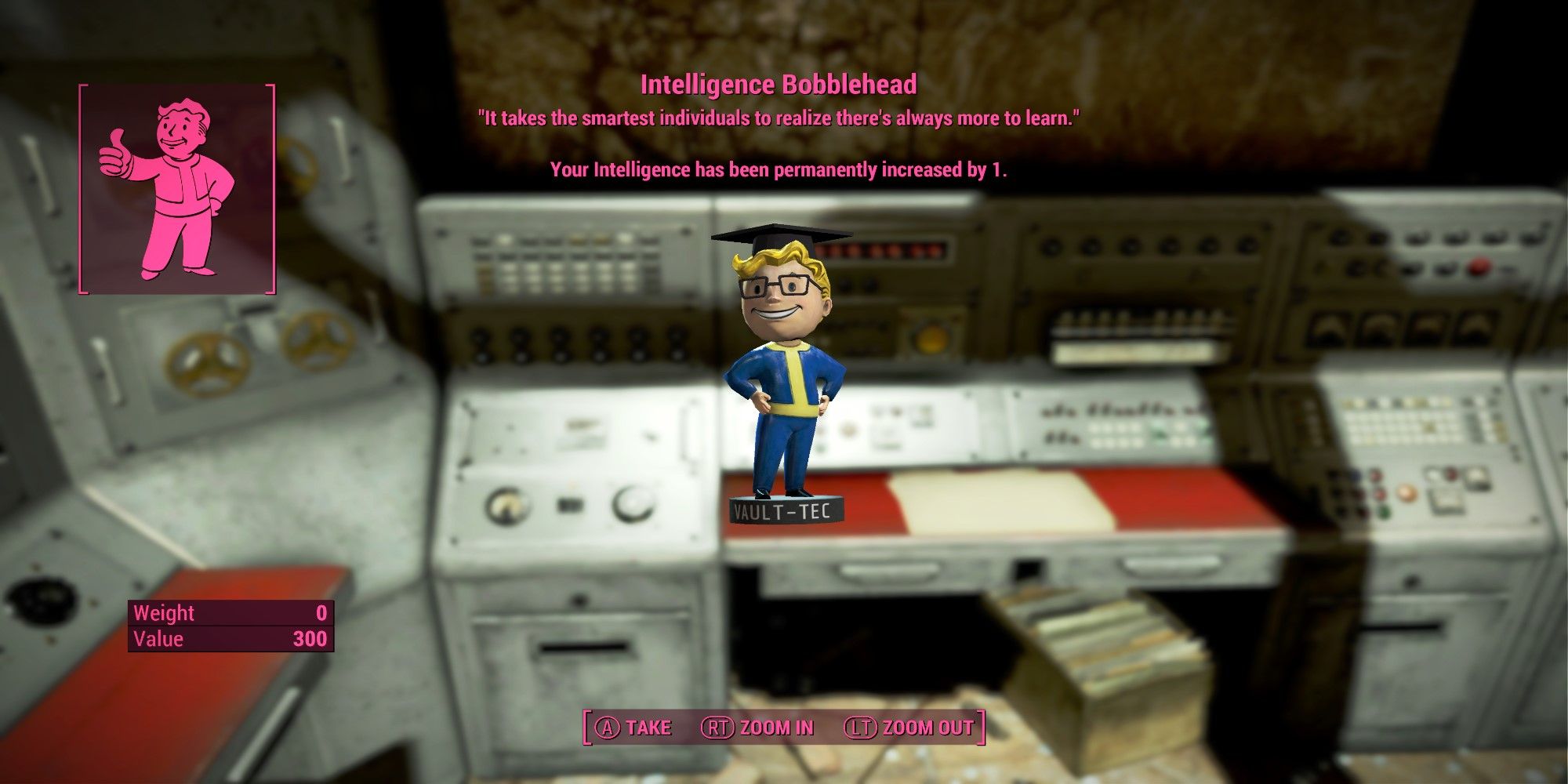Screen dimensions: 1568x784
Task: Click the LT button icon for ZOOM OUT
Action: 860,727
